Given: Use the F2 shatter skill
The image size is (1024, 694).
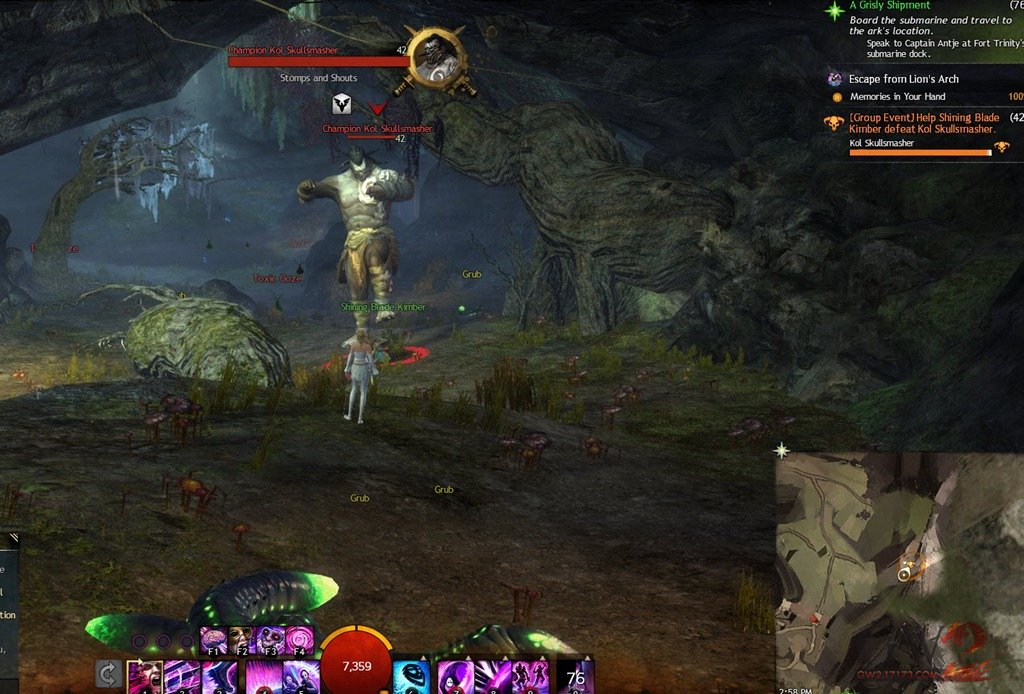Looking at the screenshot, I should pos(241,640).
